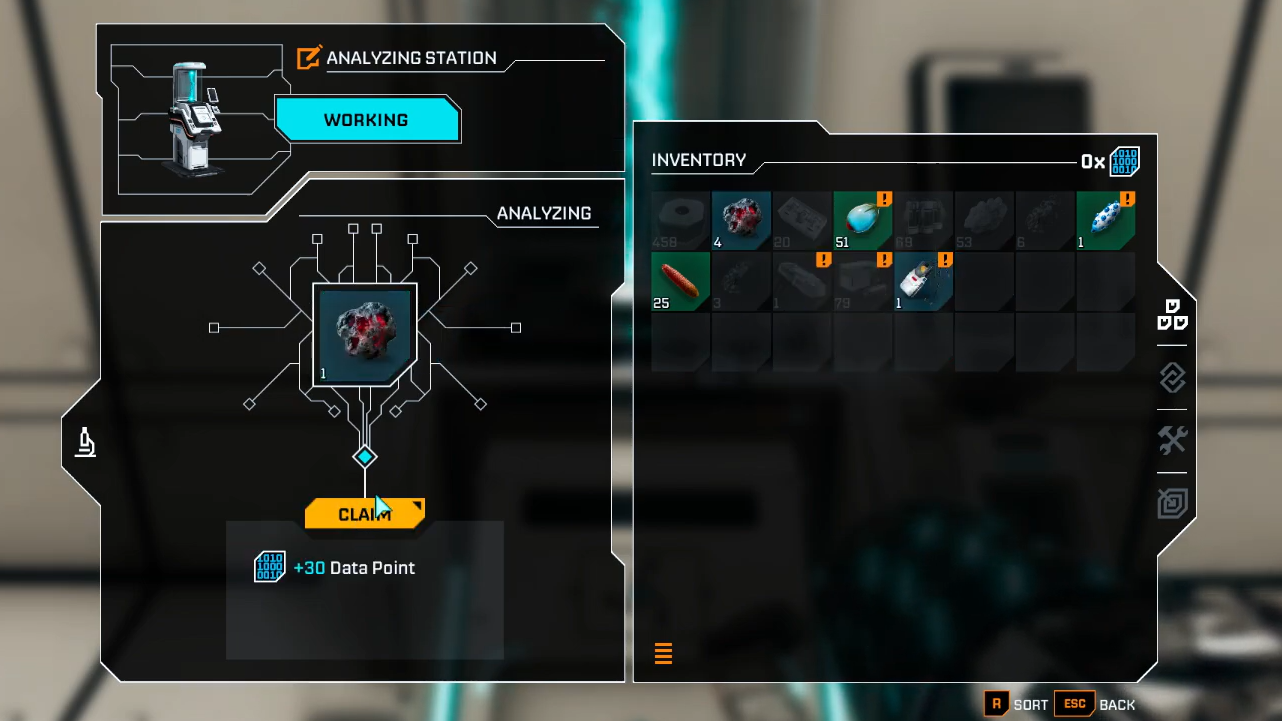Screen dimensions: 1282x721
Task: Pick the red-black ore stack of 4
Action: 741,221
